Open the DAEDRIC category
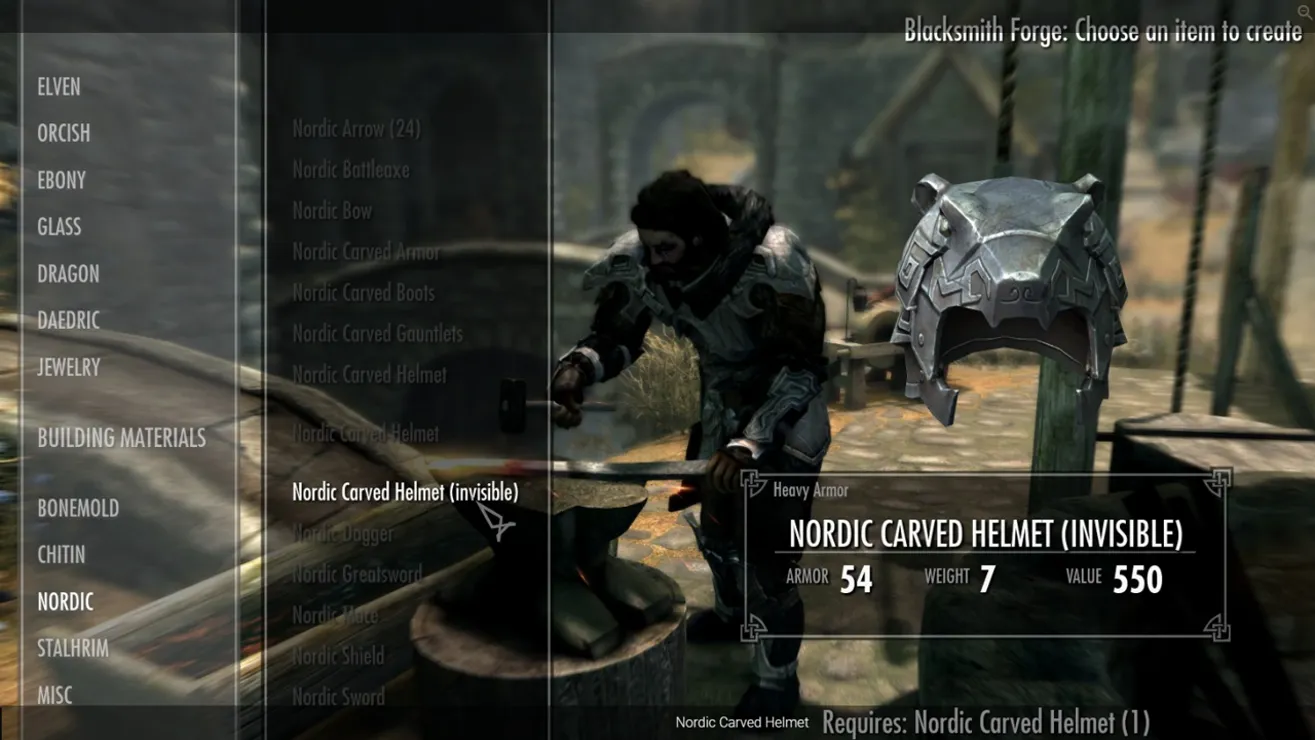Viewport: 1315px width, 740px height. point(66,321)
